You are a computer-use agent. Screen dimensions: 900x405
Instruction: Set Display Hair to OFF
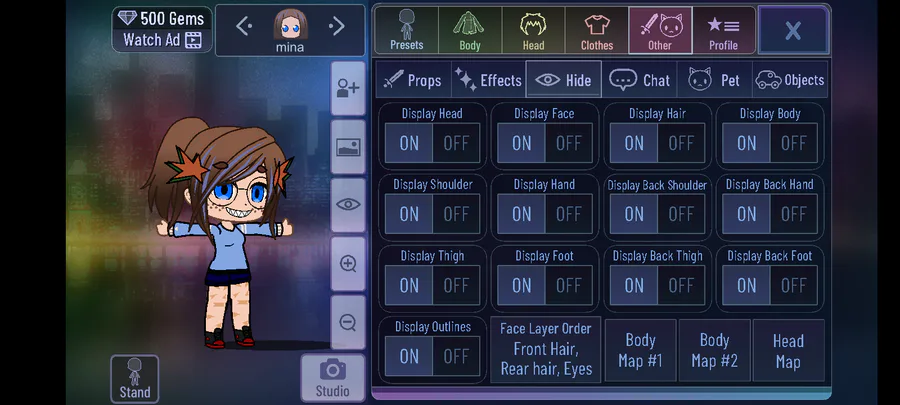[681, 143]
